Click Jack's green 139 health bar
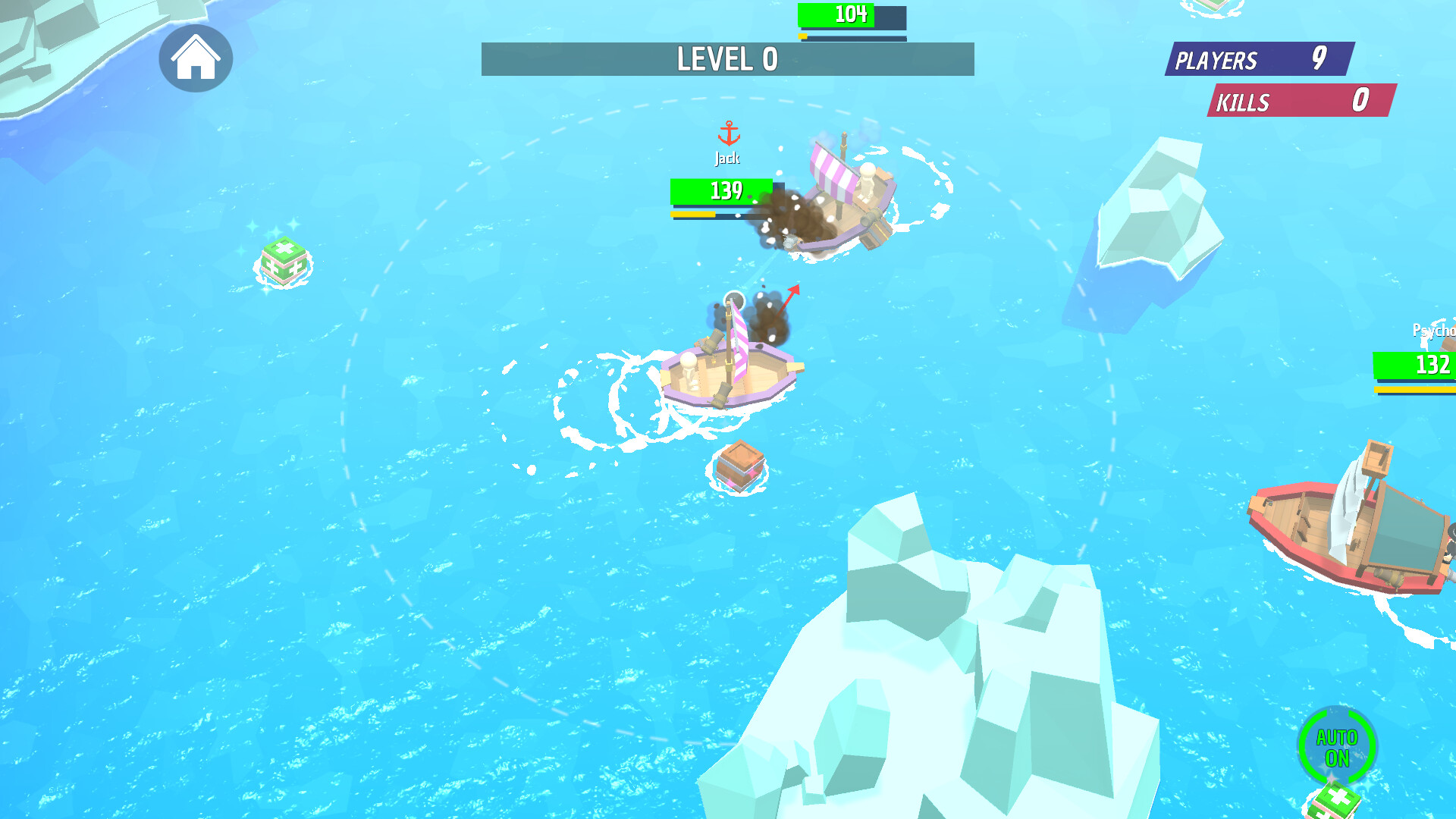 pos(720,191)
